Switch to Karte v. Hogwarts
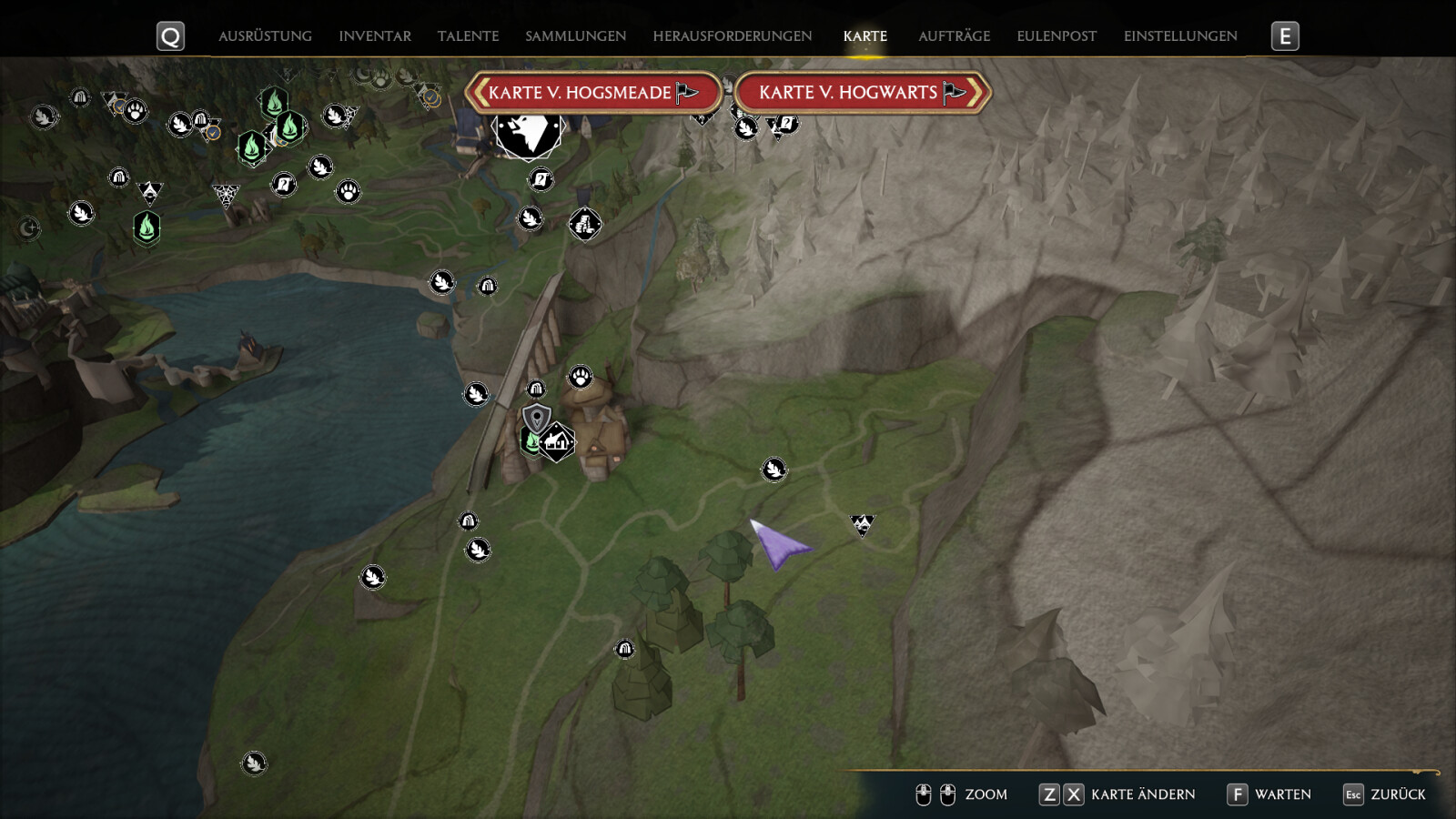Viewport: 1456px width, 819px height. point(862,93)
